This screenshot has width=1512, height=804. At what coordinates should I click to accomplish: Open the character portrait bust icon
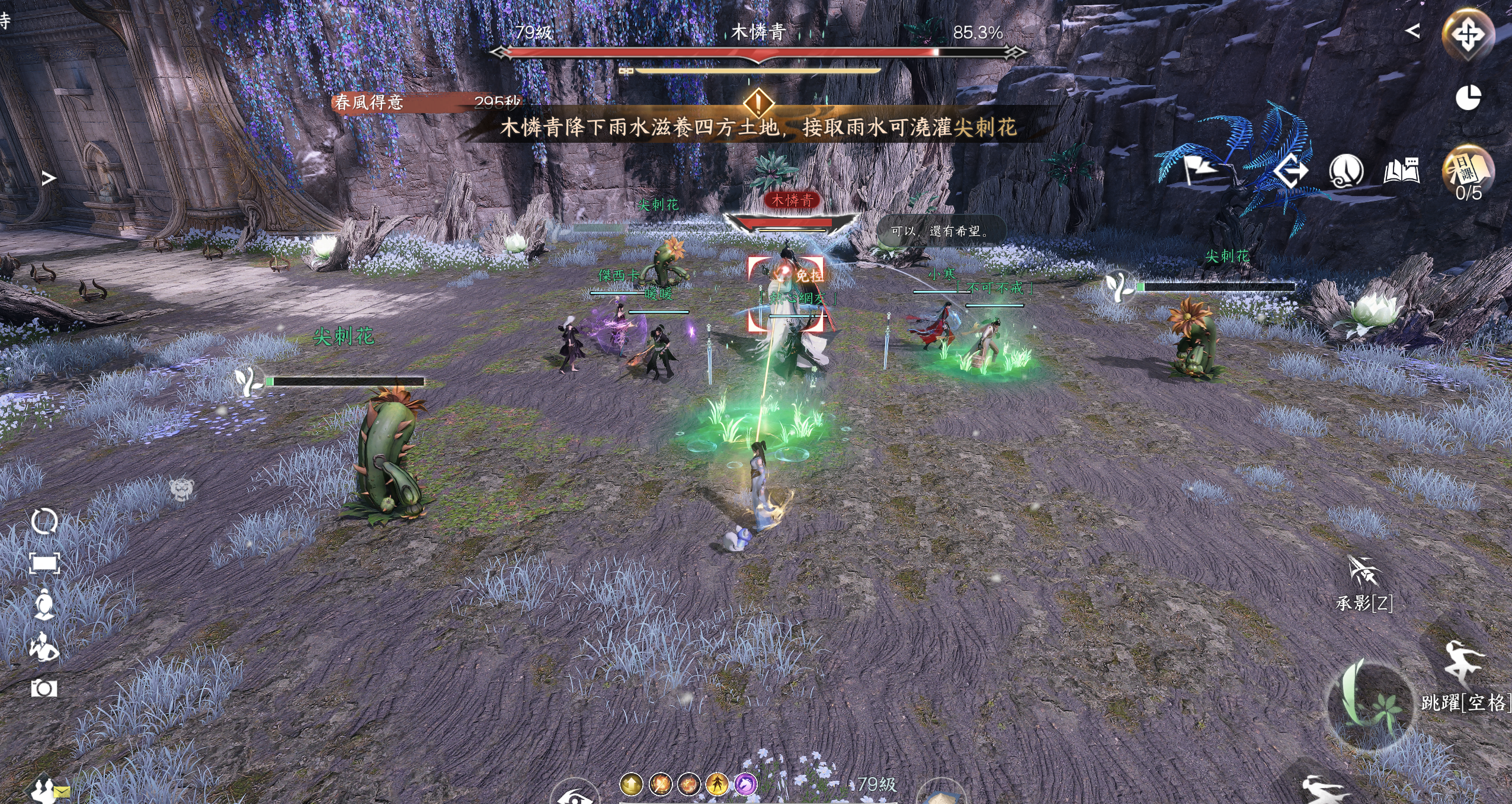pos(44,606)
